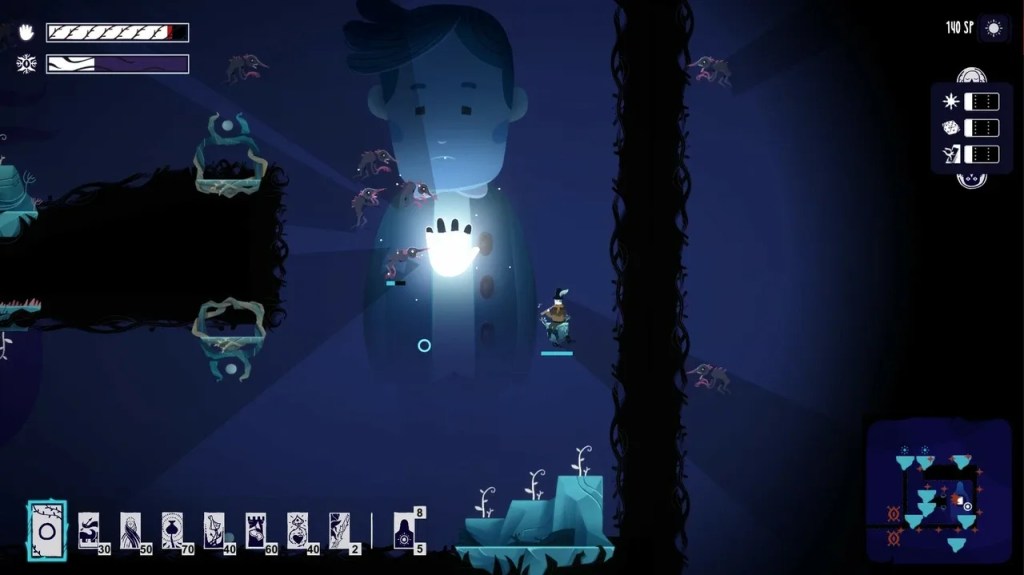Choose the heart potion card costing 40
Viewport: 1024px width, 575px height.
pos(297,529)
